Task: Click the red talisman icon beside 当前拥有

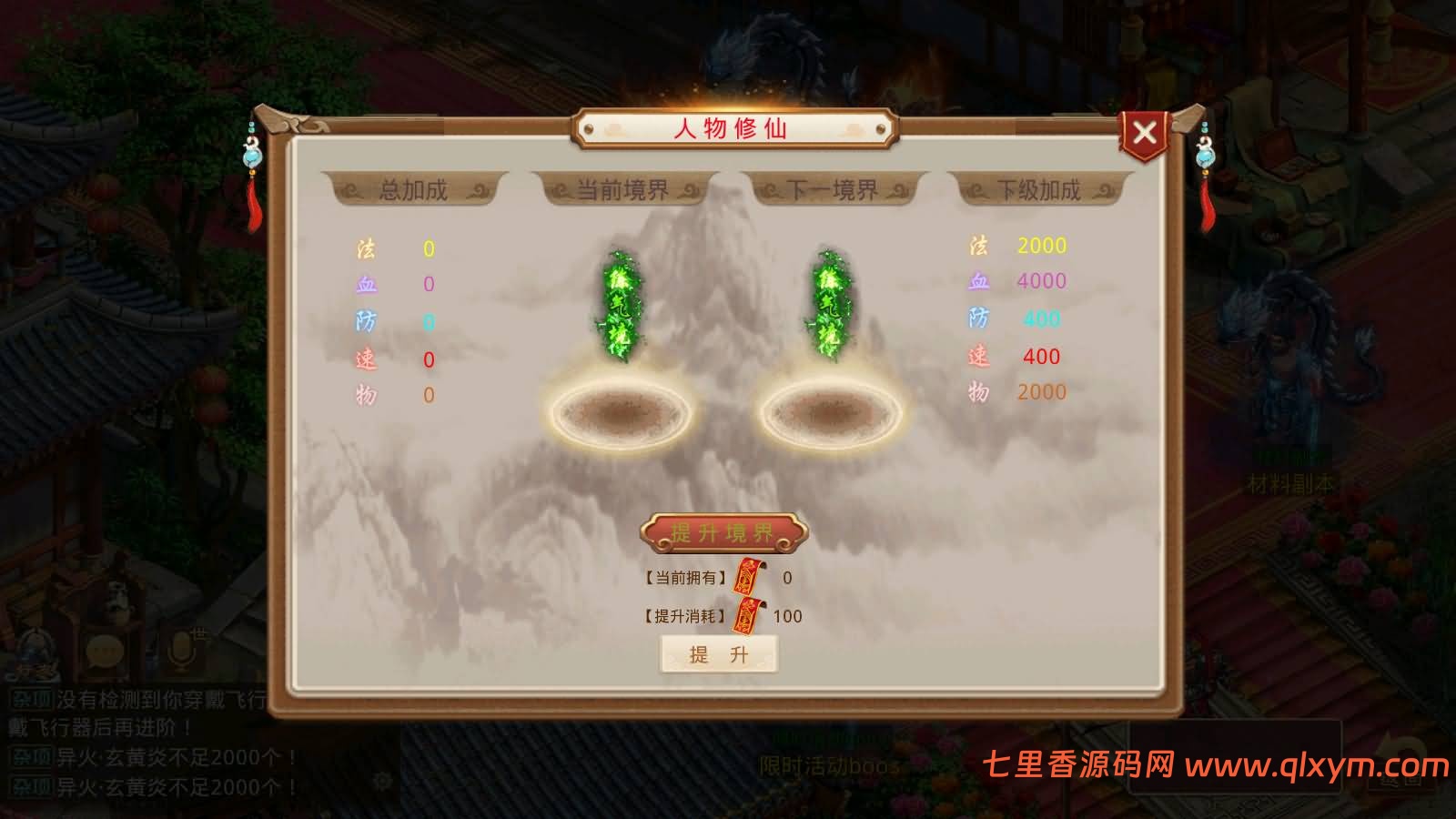Action: click(x=749, y=573)
